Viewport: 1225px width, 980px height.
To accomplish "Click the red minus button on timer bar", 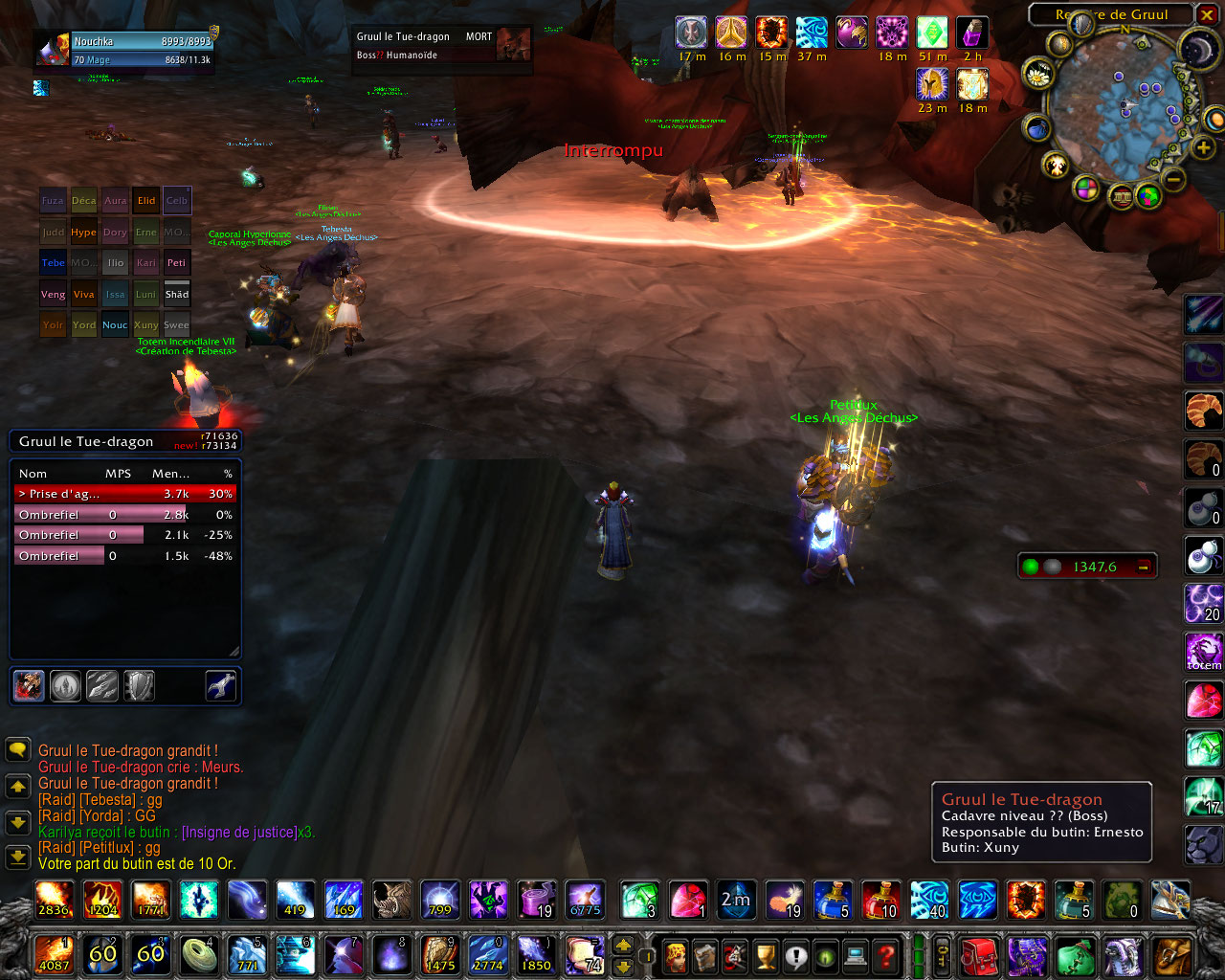I will 1143,567.
